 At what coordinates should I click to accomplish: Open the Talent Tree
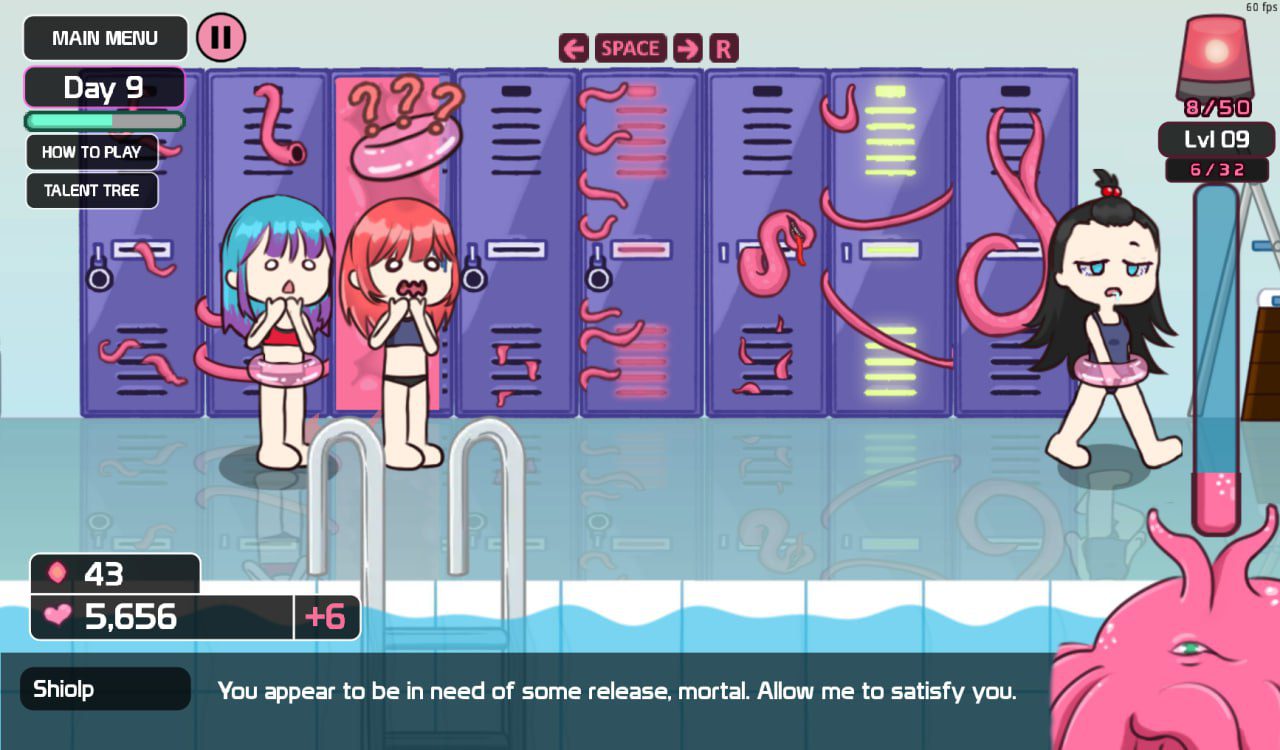pyautogui.click(x=91, y=191)
